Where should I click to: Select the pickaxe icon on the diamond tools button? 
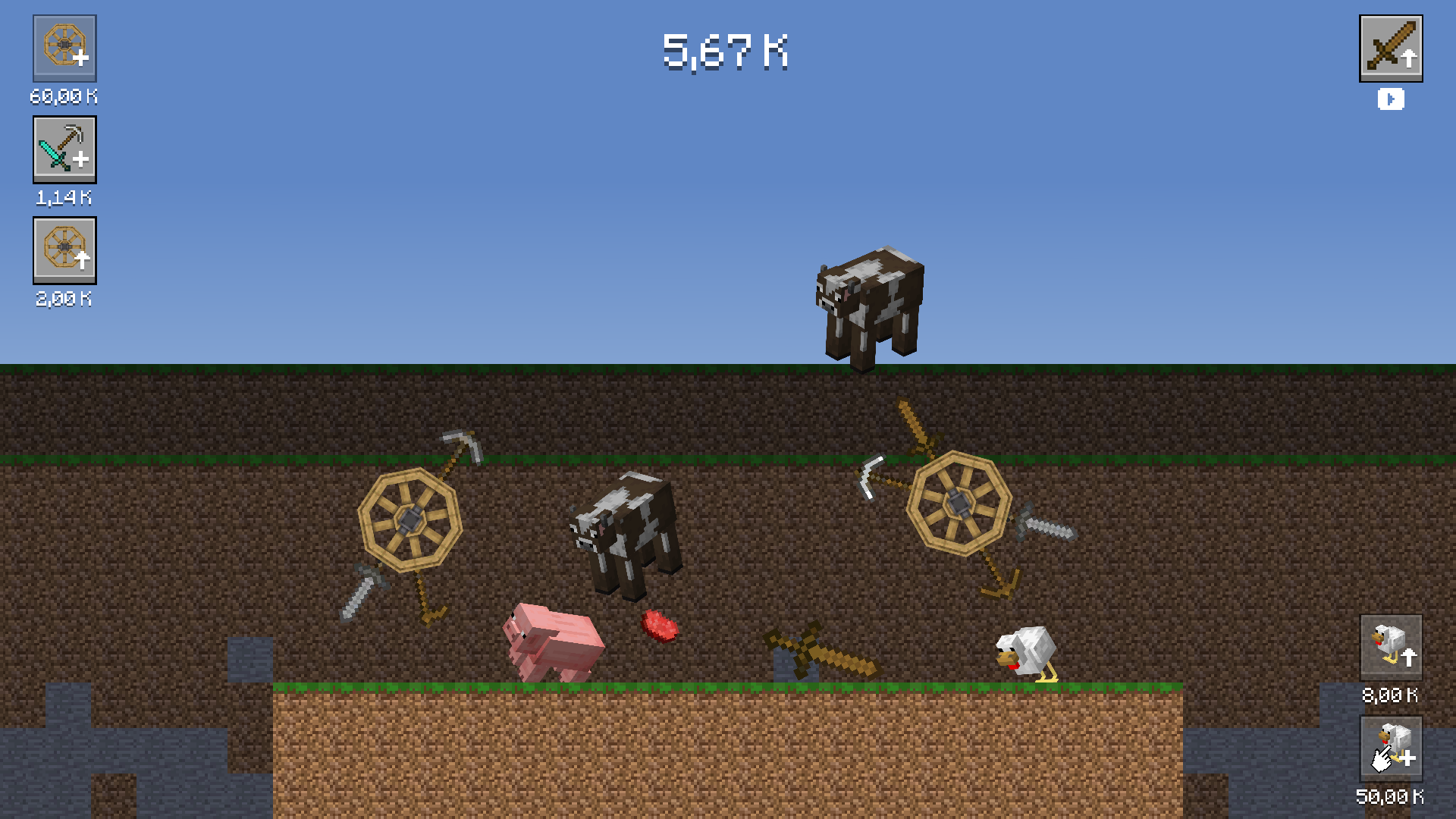(x=72, y=136)
